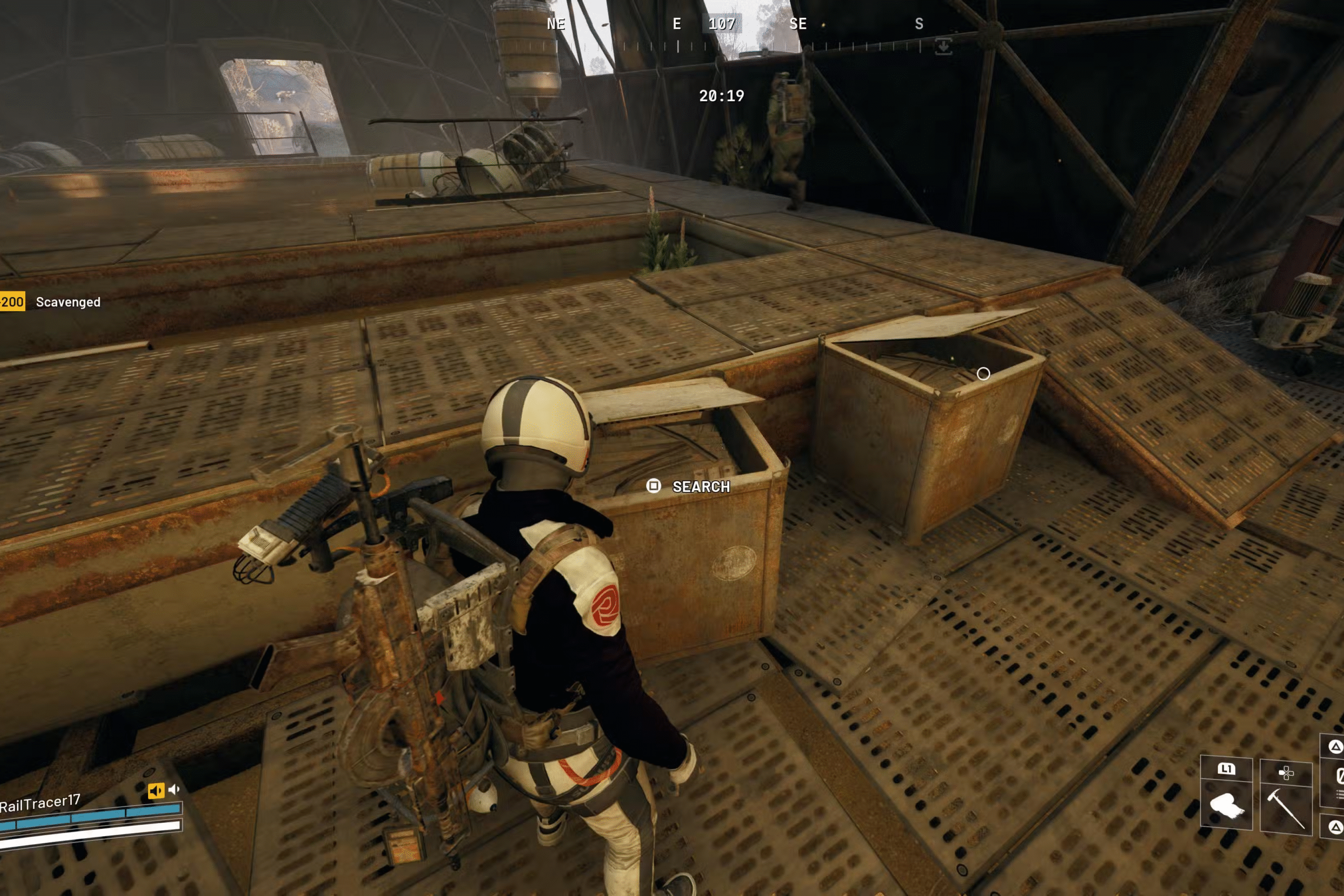Toggle the yellow speaker voice icon
Image resolution: width=1344 pixels, height=896 pixels.
(155, 791)
